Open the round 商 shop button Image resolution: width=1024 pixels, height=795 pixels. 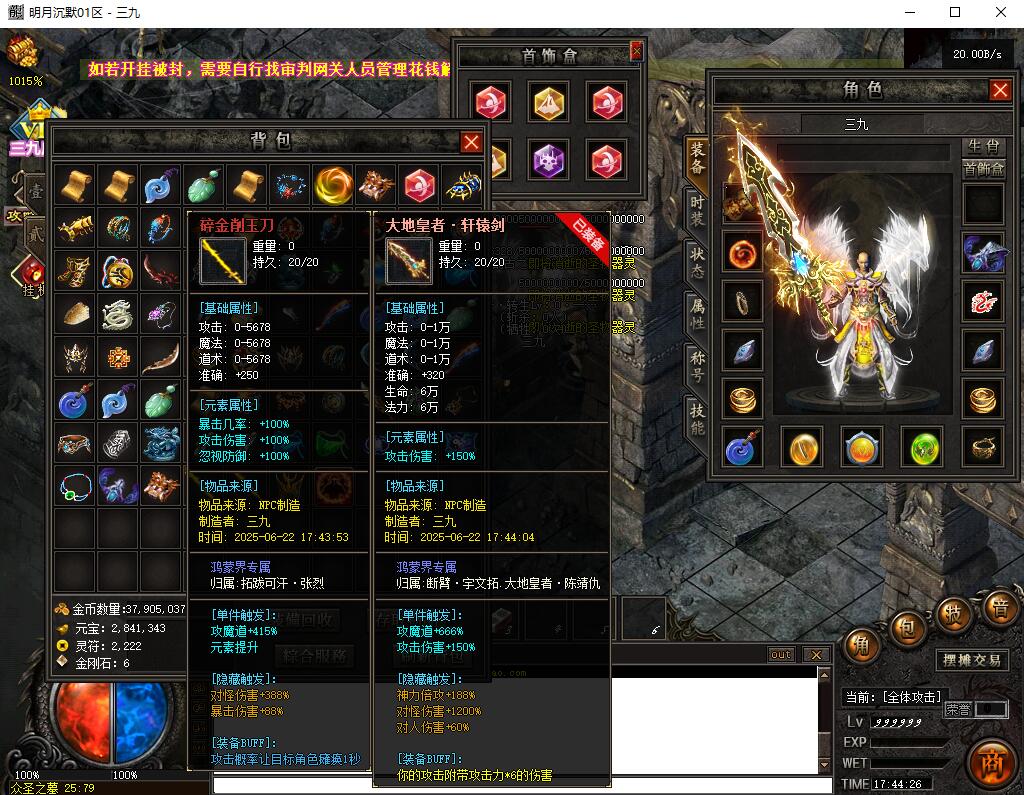[991, 757]
